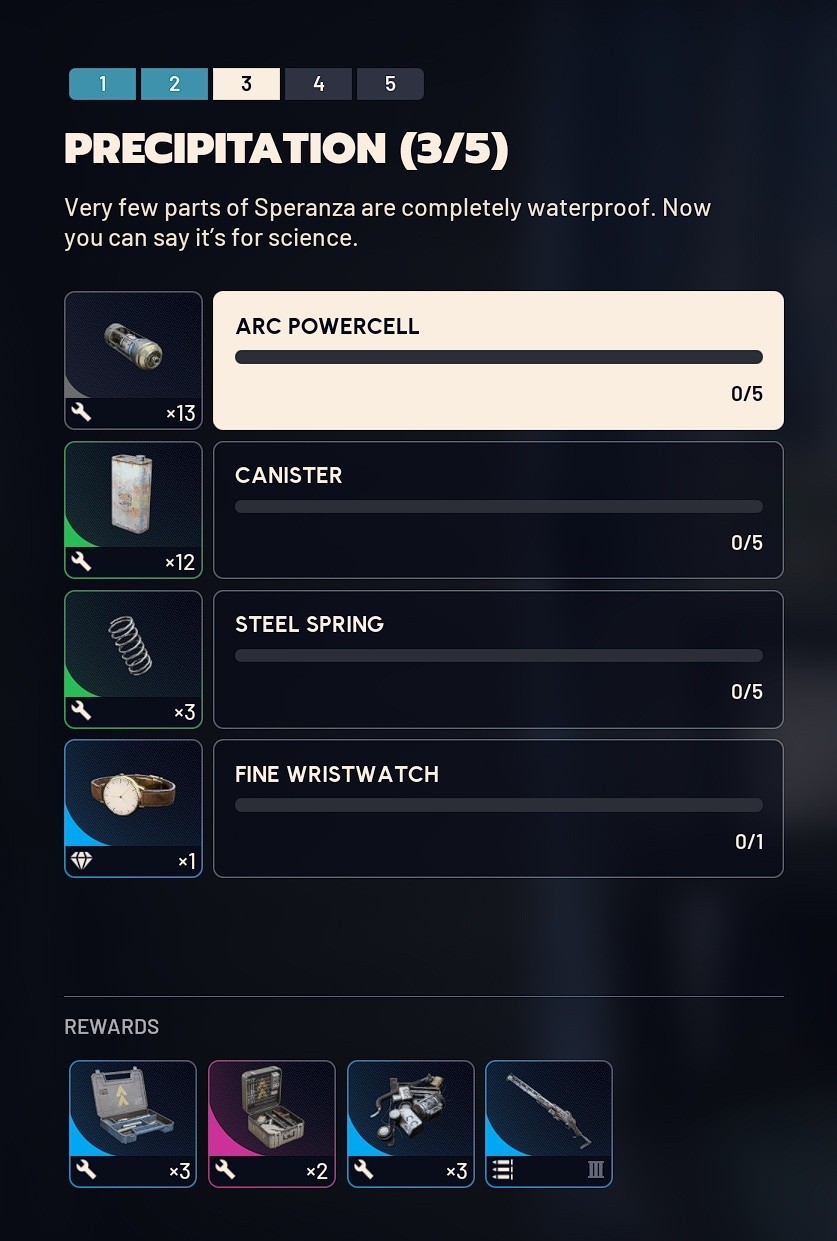Open stage 4 tab

pos(318,84)
